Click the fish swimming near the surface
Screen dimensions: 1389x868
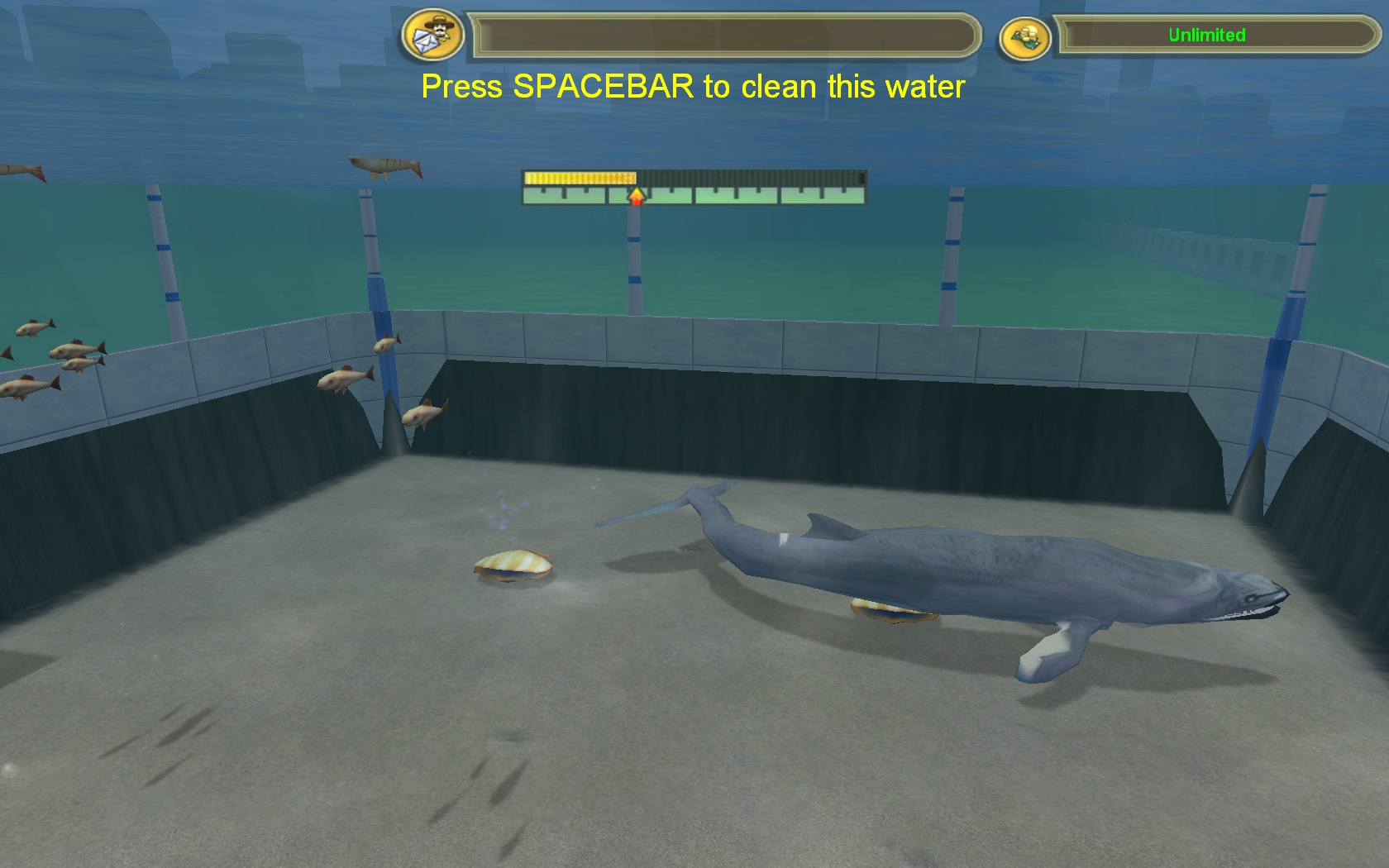tap(384, 165)
